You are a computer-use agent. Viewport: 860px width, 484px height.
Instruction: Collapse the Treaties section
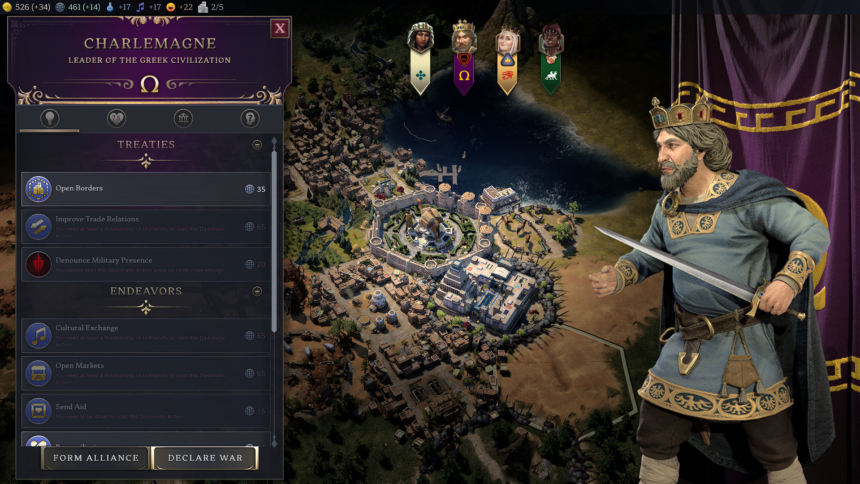pyautogui.click(x=257, y=145)
